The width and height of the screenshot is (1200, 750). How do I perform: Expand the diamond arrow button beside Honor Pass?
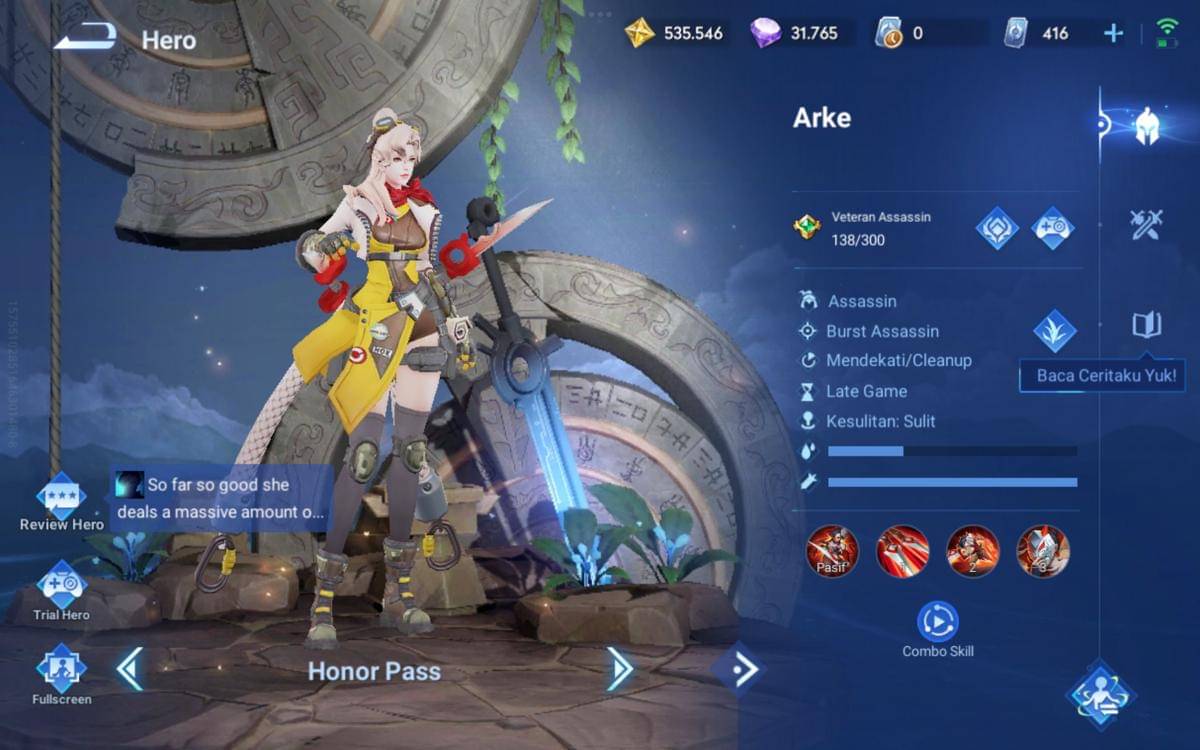tap(739, 670)
